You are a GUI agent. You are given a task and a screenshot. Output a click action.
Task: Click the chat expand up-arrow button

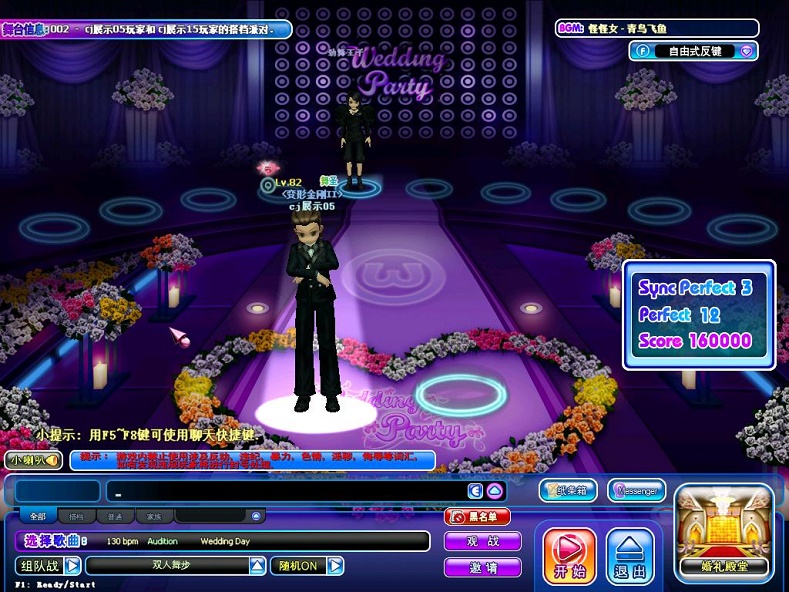[x=493, y=491]
